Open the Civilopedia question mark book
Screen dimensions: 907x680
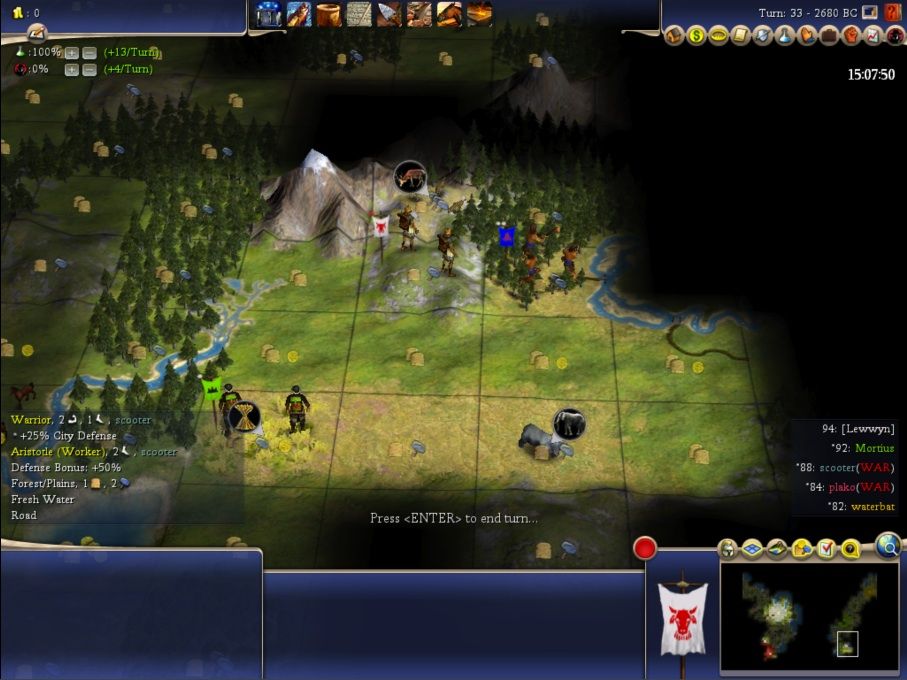coord(893,13)
